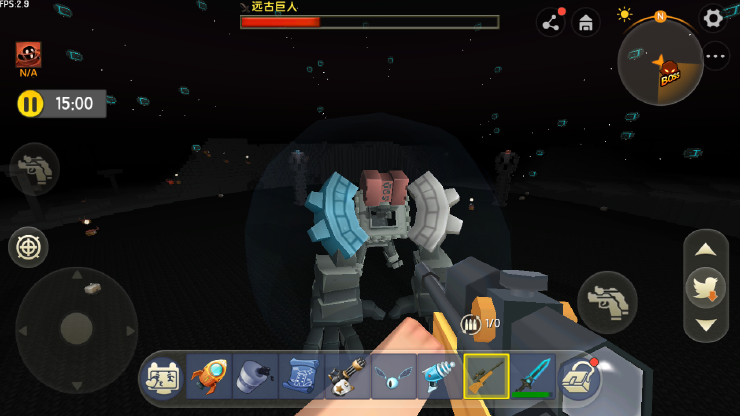Toggle the crosshair aim button
The width and height of the screenshot is (740, 416).
pyautogui.click(x=28, y=247)
